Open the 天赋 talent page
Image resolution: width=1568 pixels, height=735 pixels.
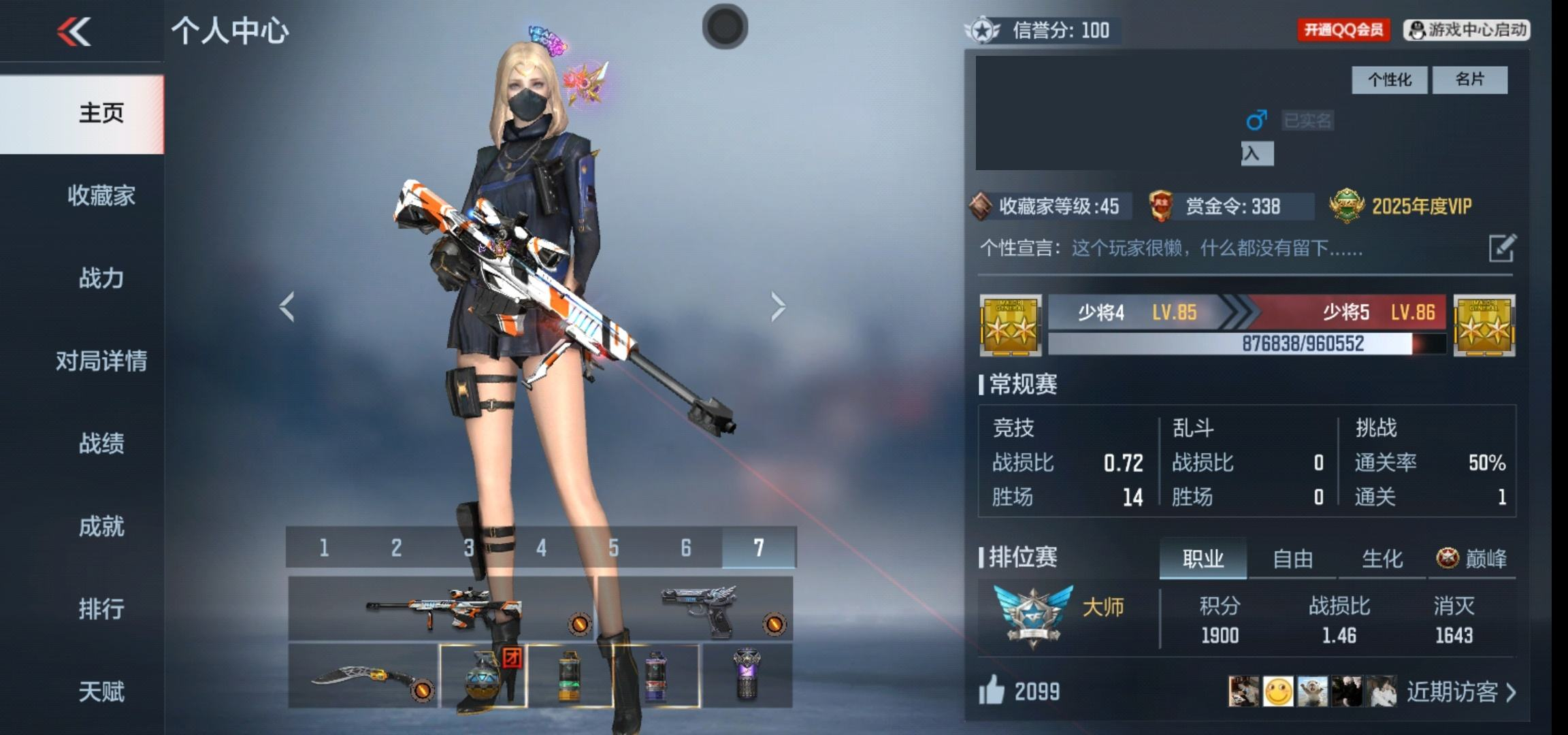[x=101, y=691]
